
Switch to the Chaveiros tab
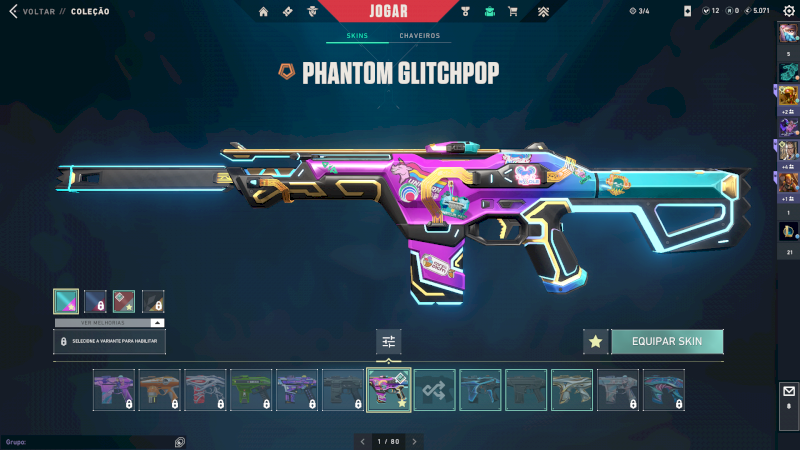pyautogui.click(x=419, y=36)
